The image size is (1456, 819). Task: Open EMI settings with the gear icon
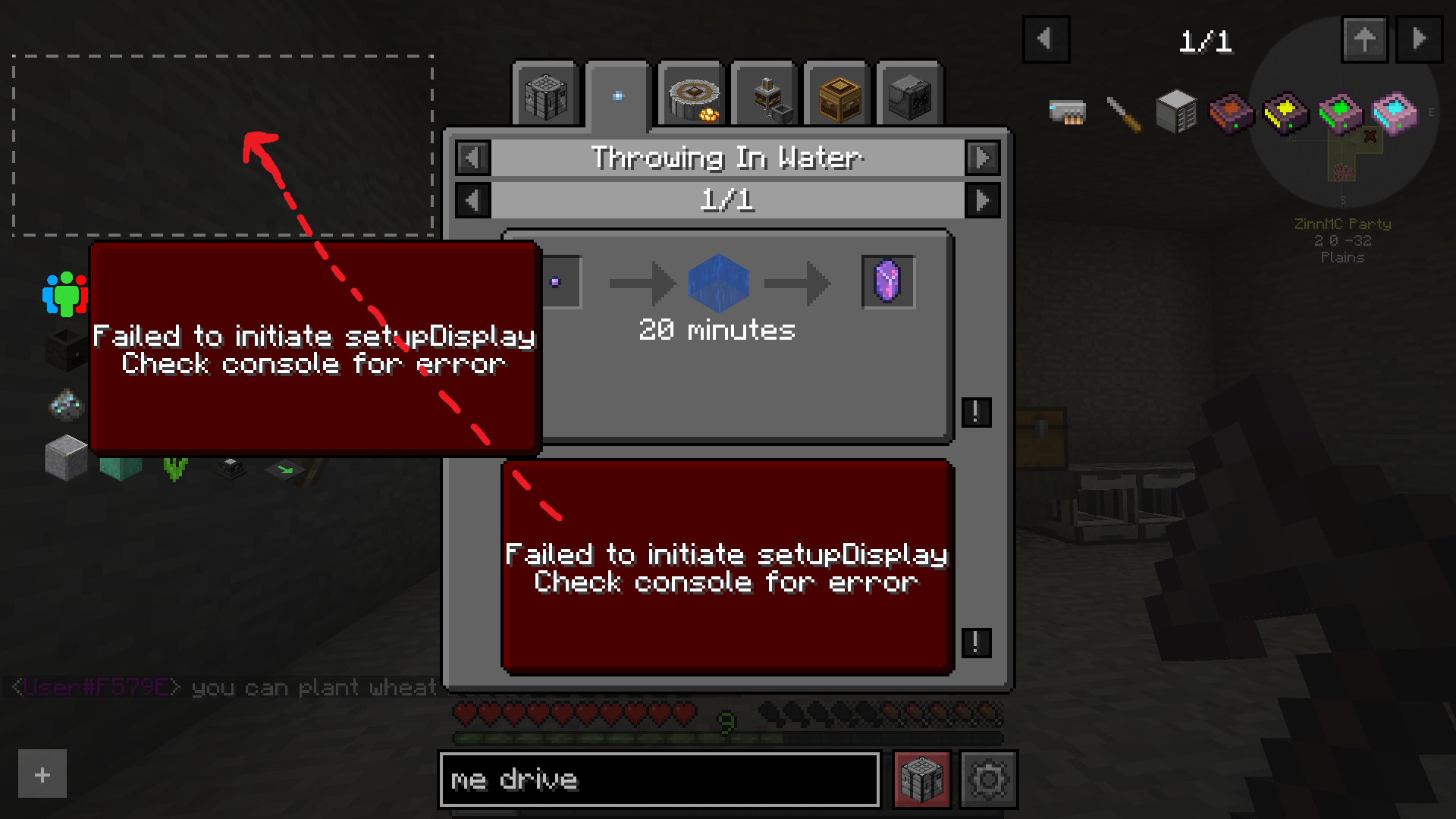click(988, 779)
